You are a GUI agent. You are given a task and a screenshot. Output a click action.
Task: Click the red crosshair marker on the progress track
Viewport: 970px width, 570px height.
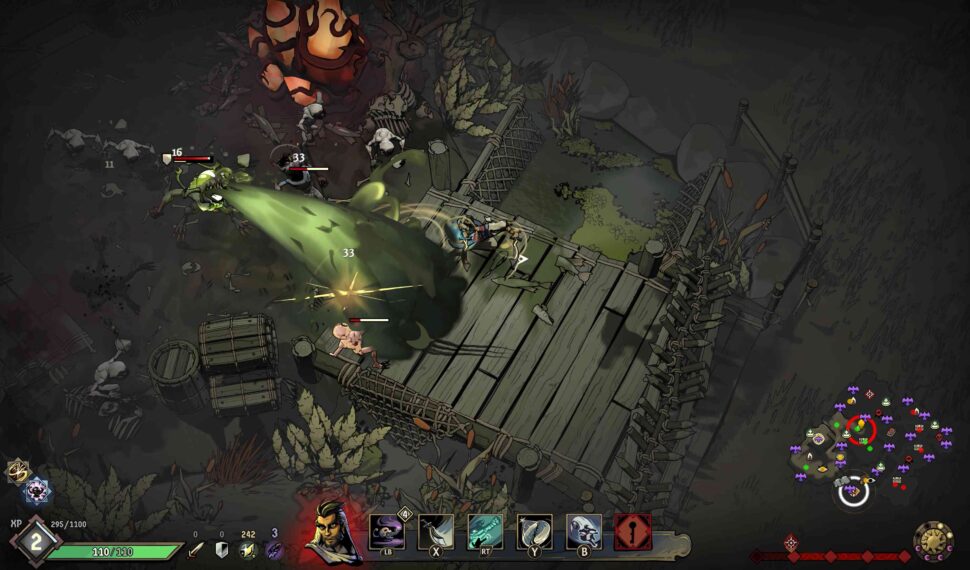point(791,542)
